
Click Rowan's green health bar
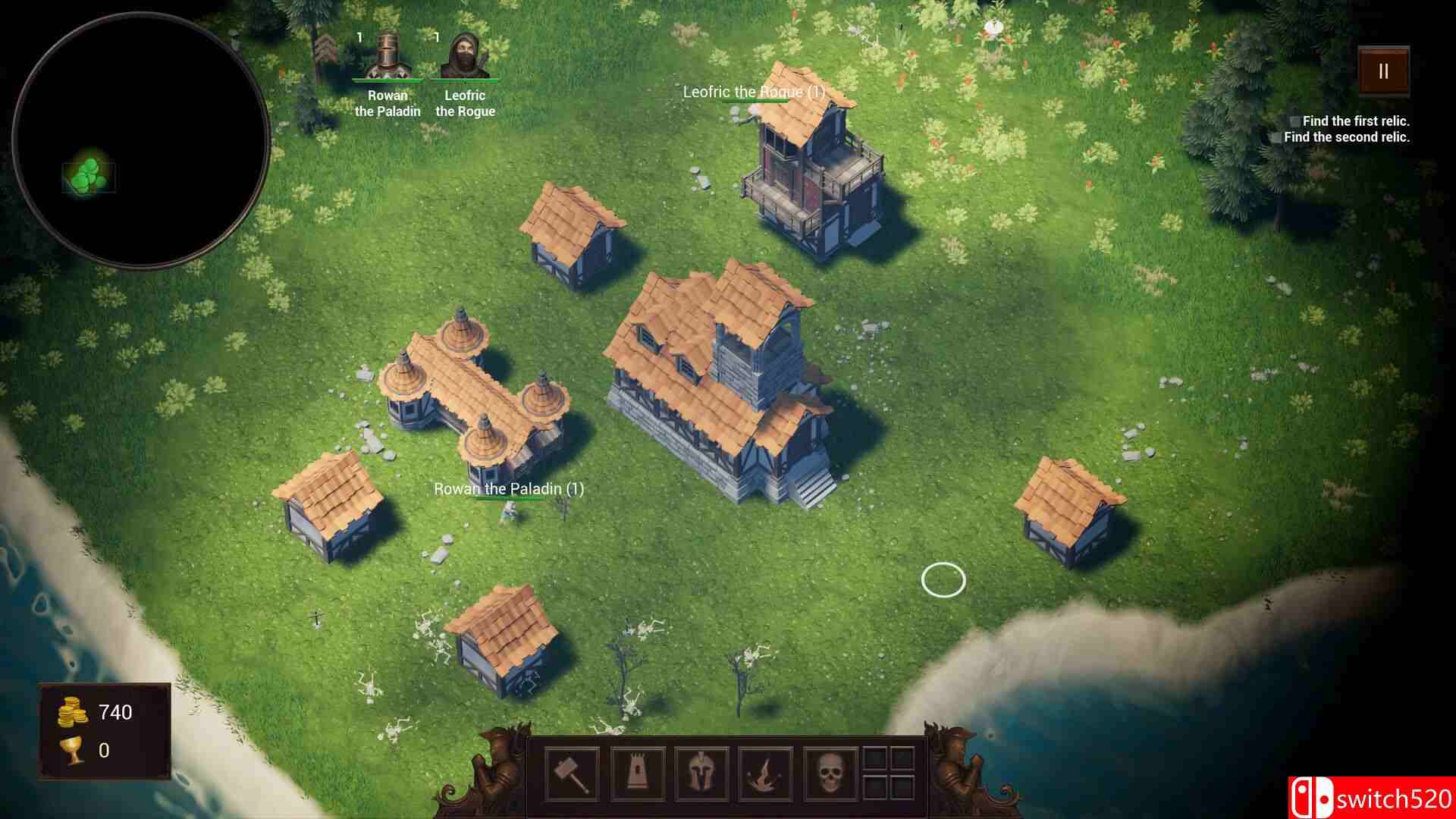point(388,79)
